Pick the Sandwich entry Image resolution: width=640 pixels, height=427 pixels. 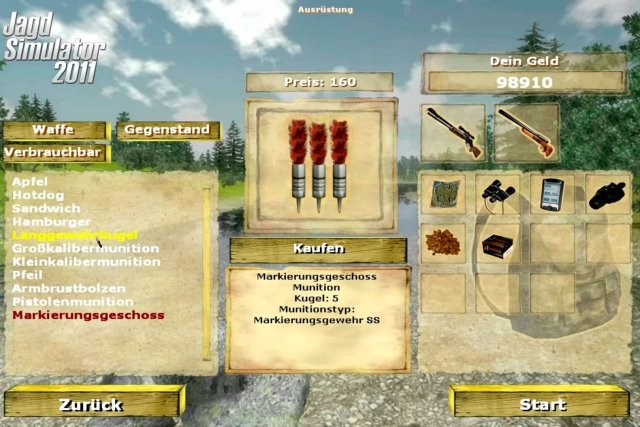(39, 208)
